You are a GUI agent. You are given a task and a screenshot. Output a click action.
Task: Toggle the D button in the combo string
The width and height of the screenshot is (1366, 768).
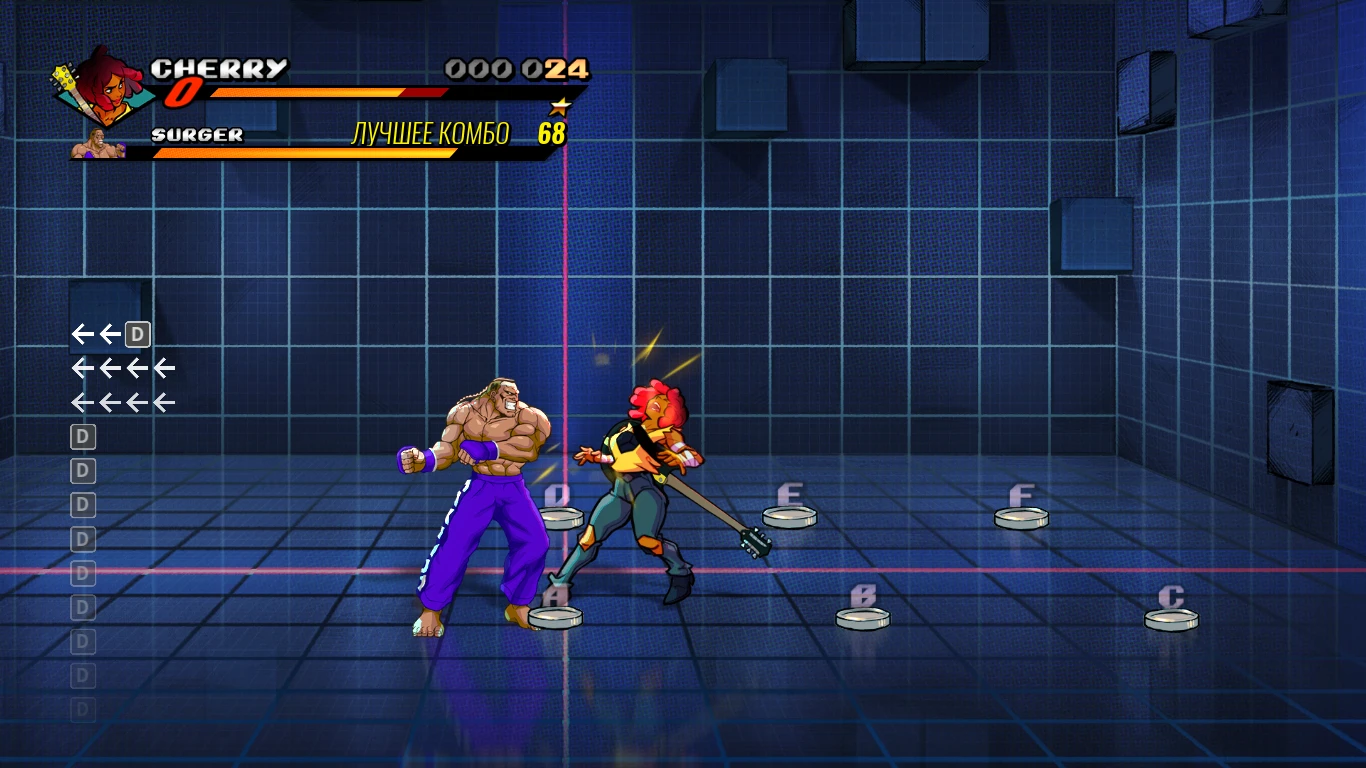coord(137,335)
